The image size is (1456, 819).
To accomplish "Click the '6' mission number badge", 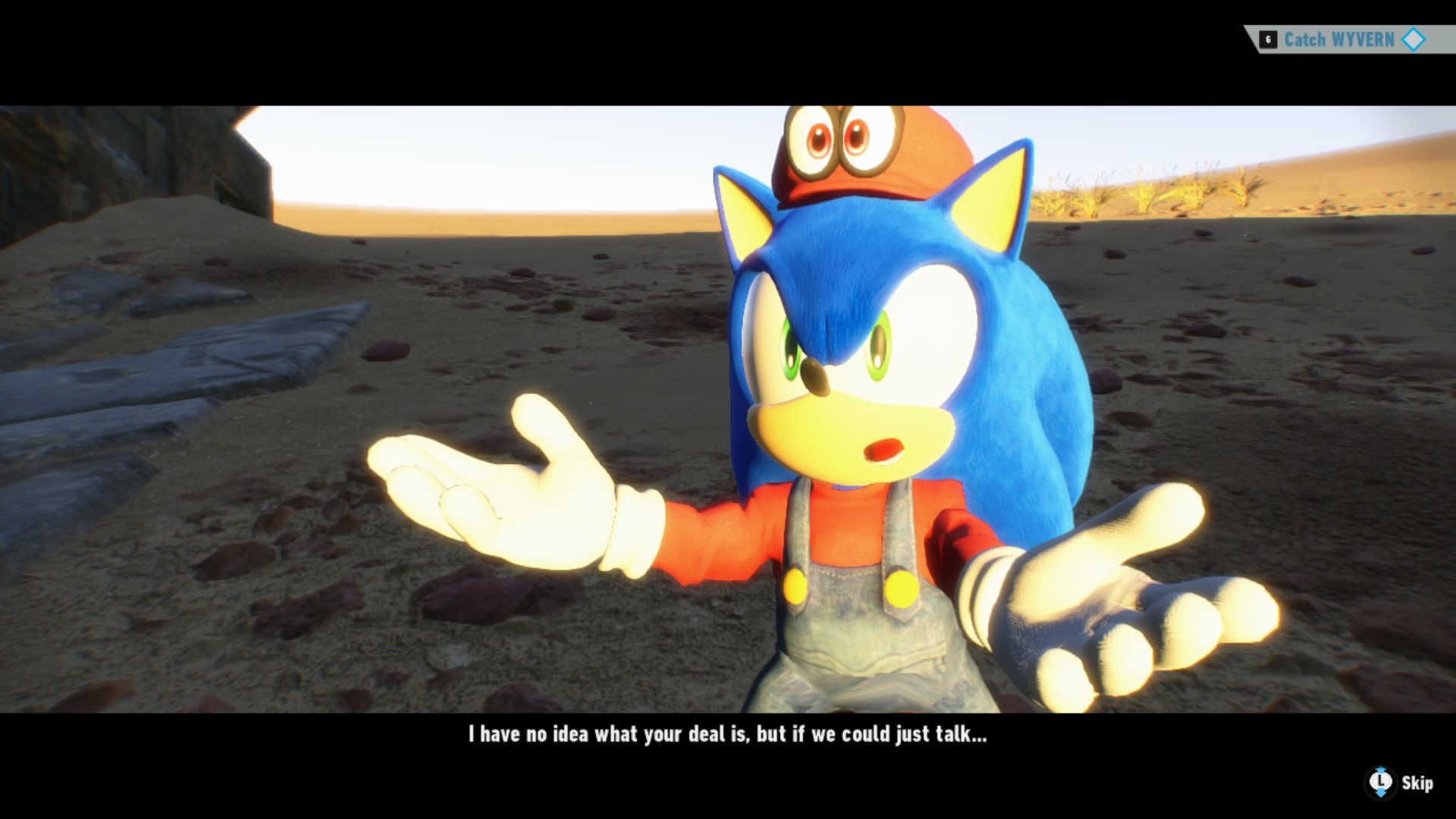I will [1268, 38].
